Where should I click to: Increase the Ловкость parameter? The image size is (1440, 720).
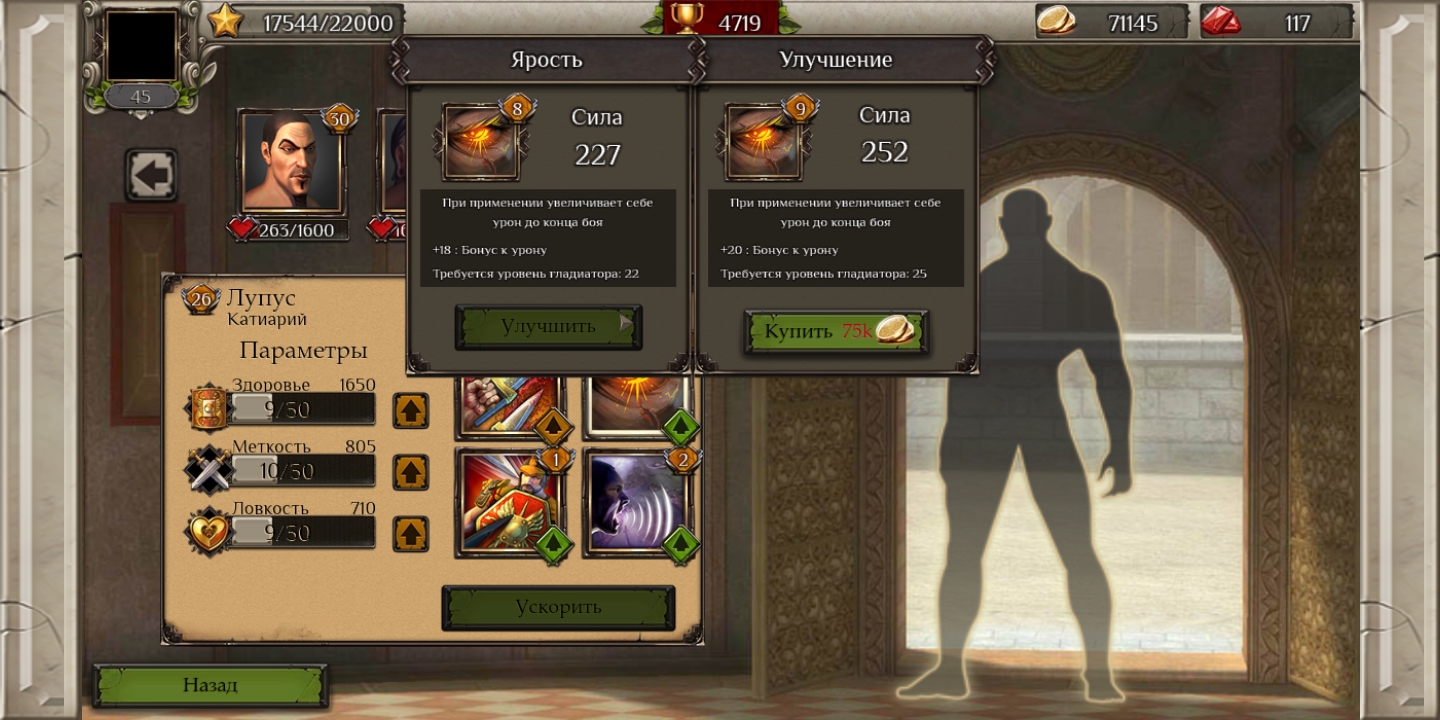410,534
